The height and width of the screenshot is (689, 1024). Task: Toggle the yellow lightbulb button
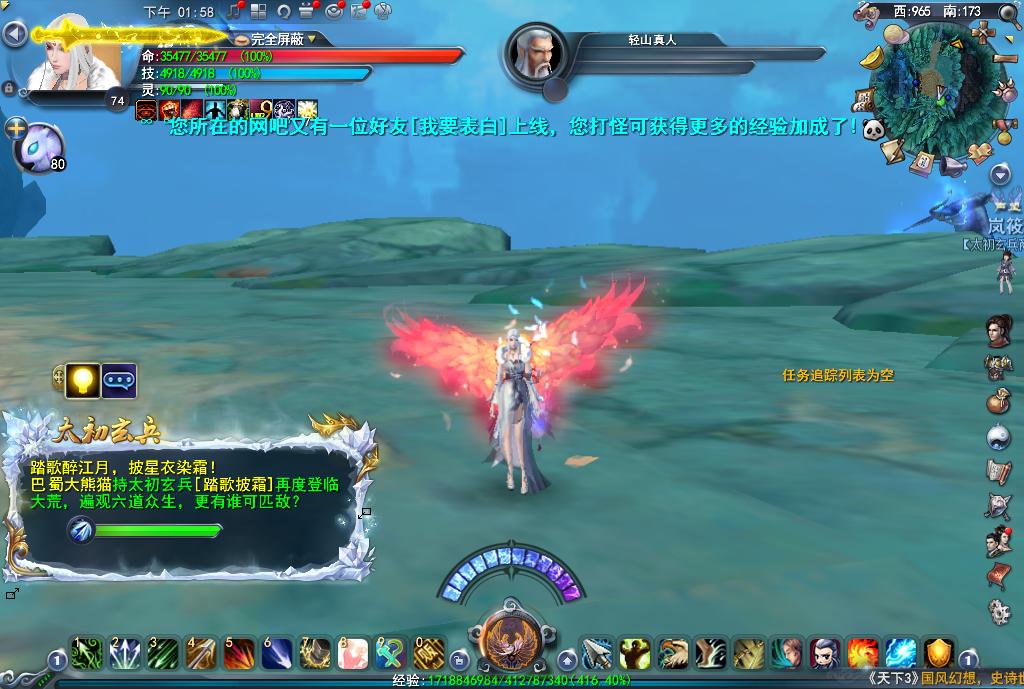85,380
